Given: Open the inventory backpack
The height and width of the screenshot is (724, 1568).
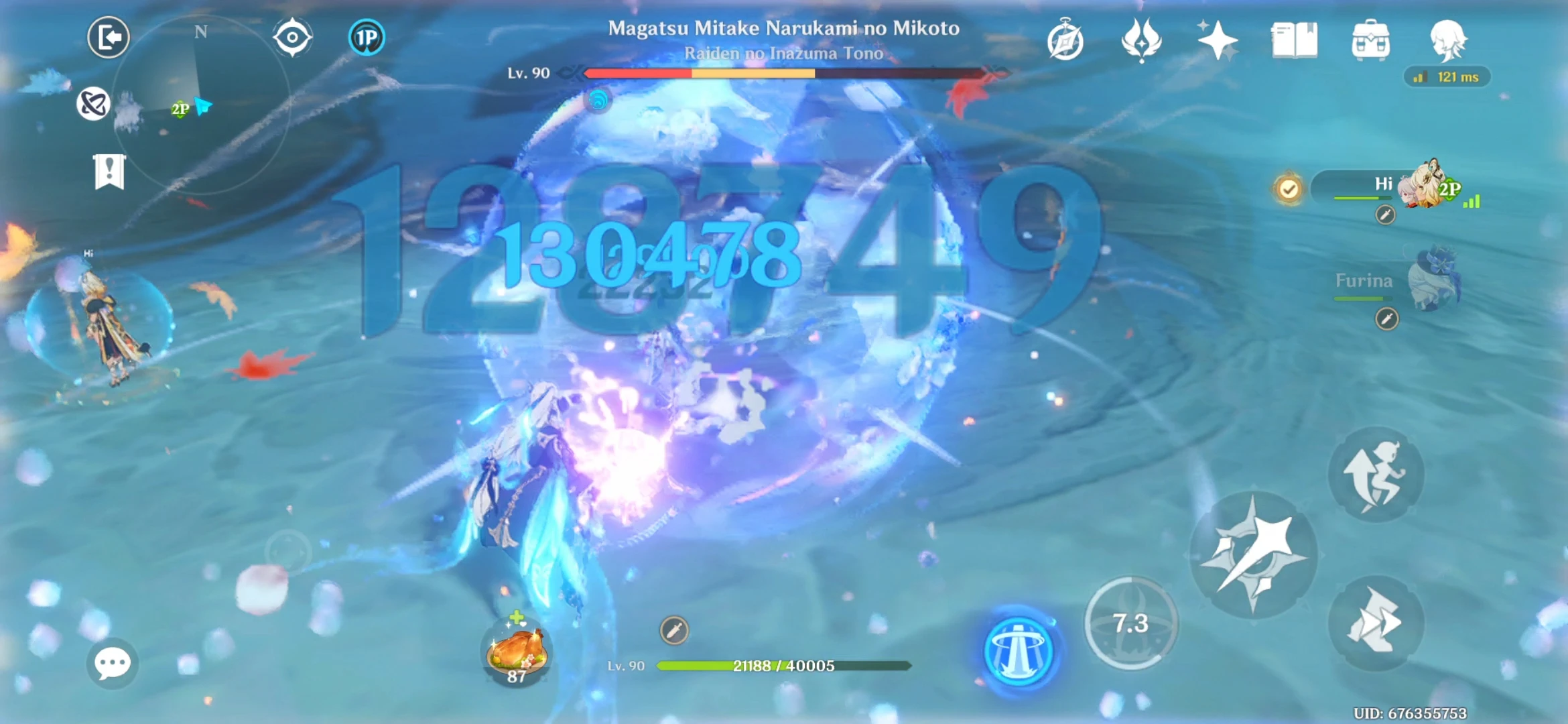Looking at the screenshot, I should [1372, 40].
